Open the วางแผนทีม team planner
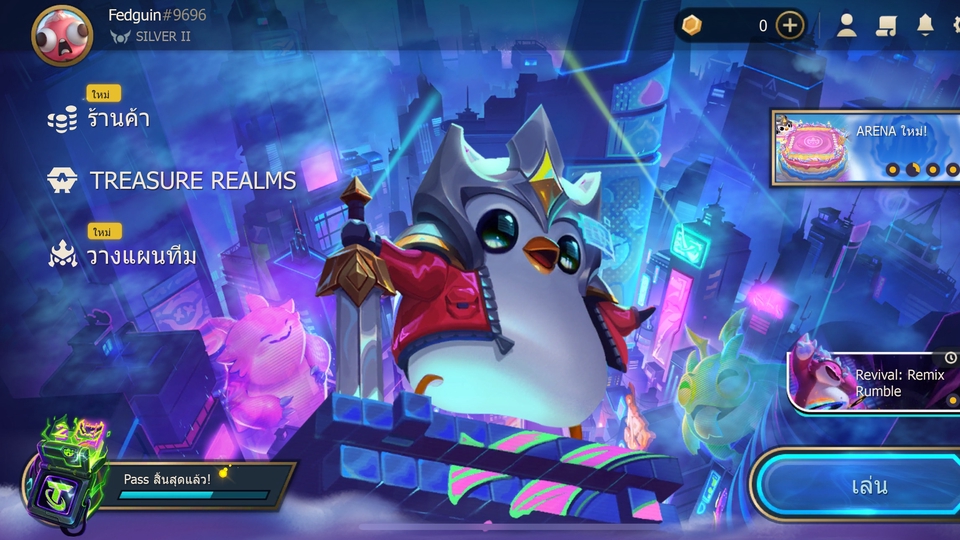The height and width of the screenshot is (540, 960). coord(140,257)
